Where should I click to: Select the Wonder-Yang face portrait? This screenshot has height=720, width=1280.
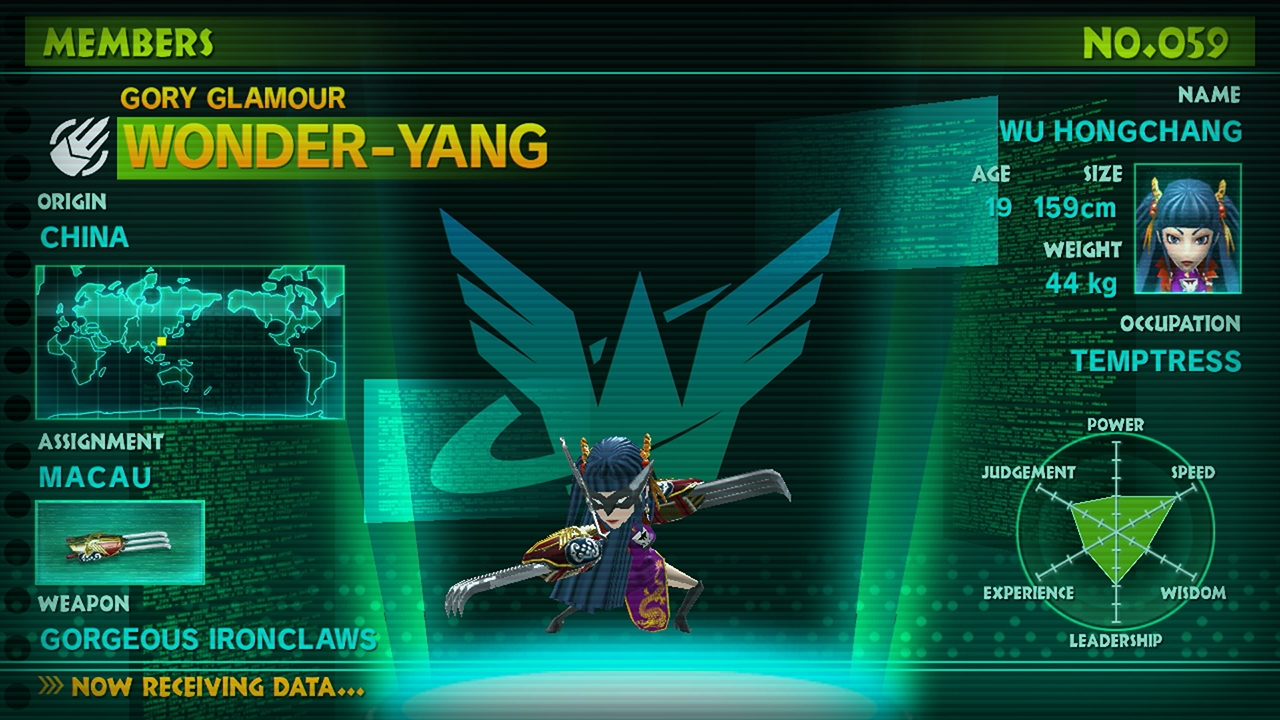1188,229
